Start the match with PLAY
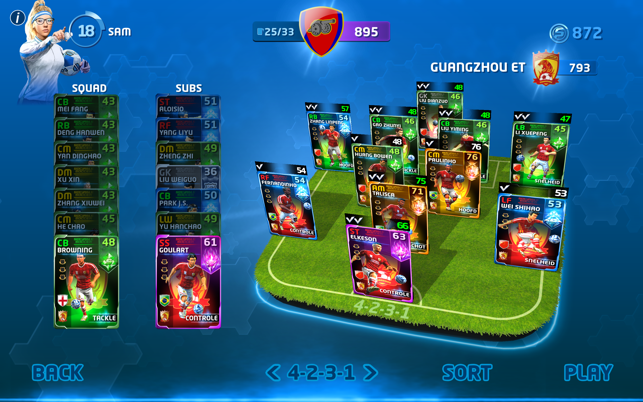The width and height of the screenshot is (643, 402). [x=588, y=373]
